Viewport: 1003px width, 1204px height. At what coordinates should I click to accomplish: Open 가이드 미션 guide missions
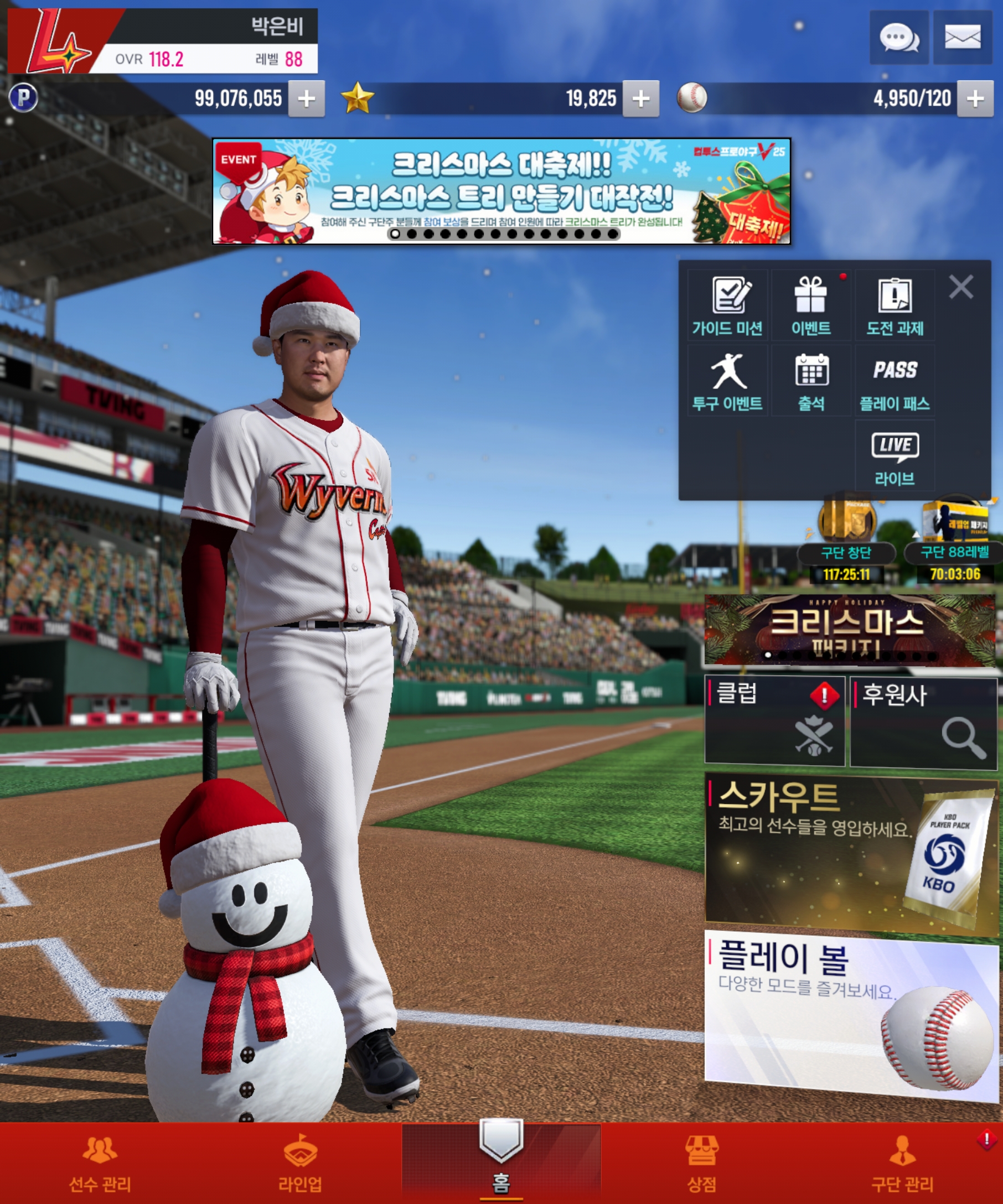click(727, 306)
